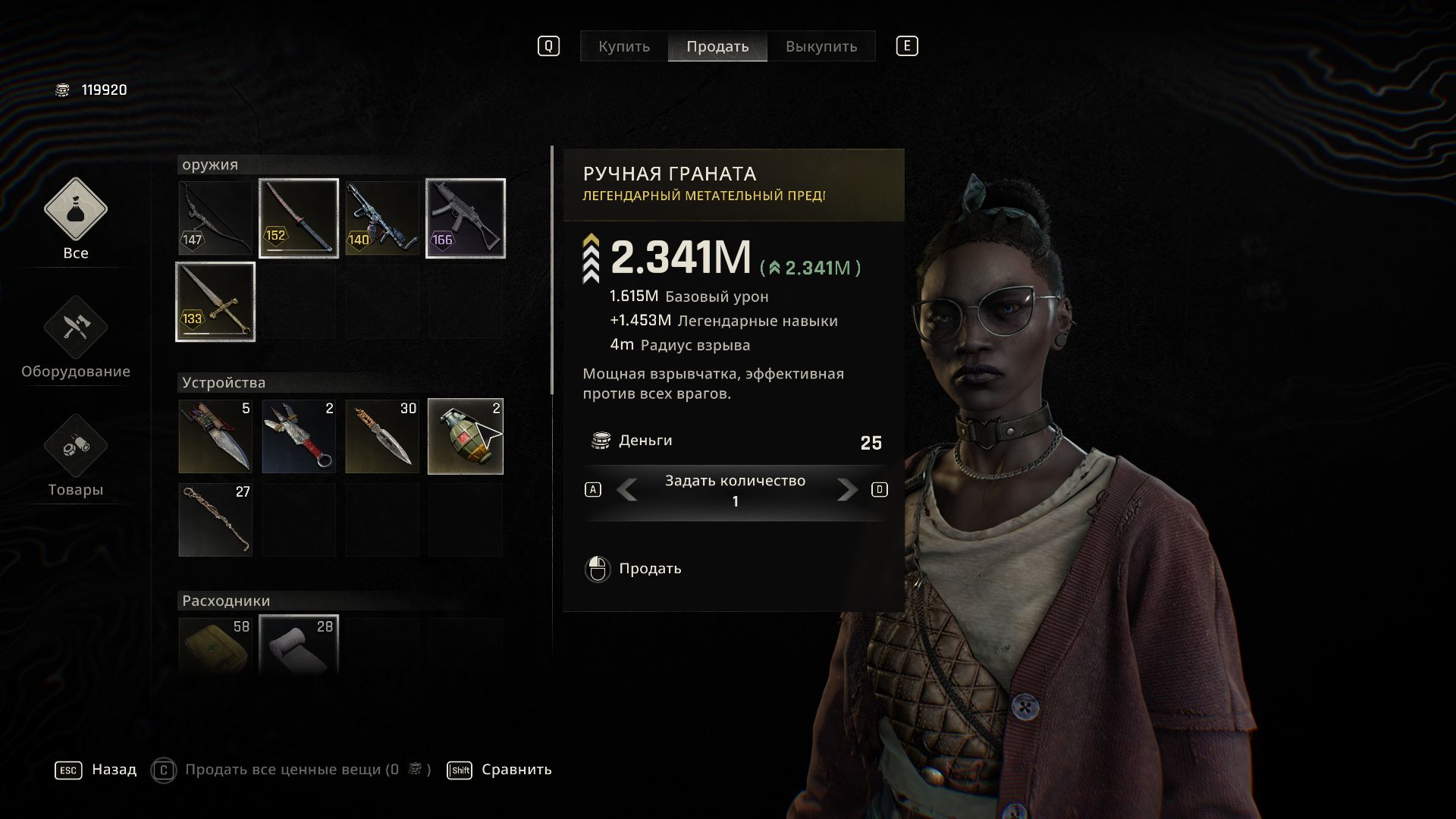Click Сравнить to compare items
This screenshot has width=1456, height=819.
tap(516, 770)
